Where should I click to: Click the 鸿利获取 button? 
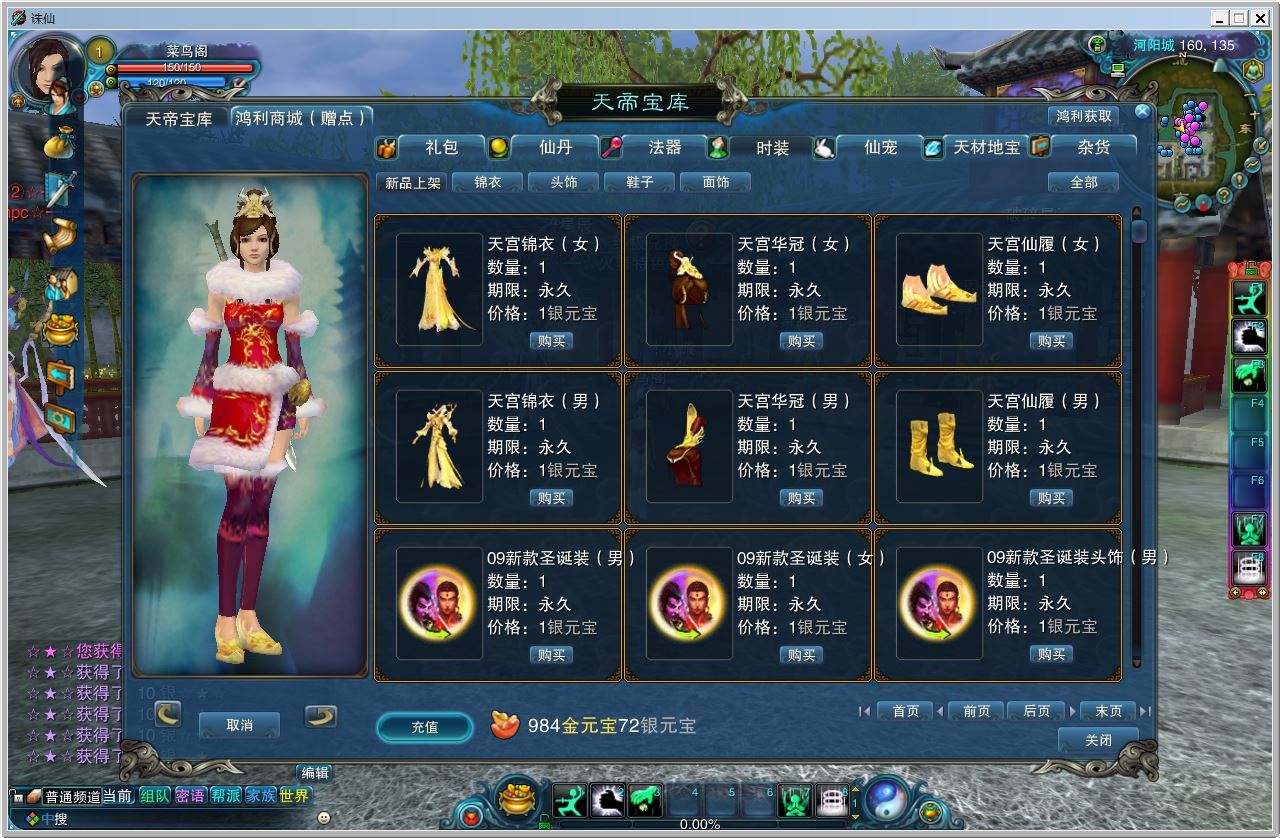tap(1084, 116)
